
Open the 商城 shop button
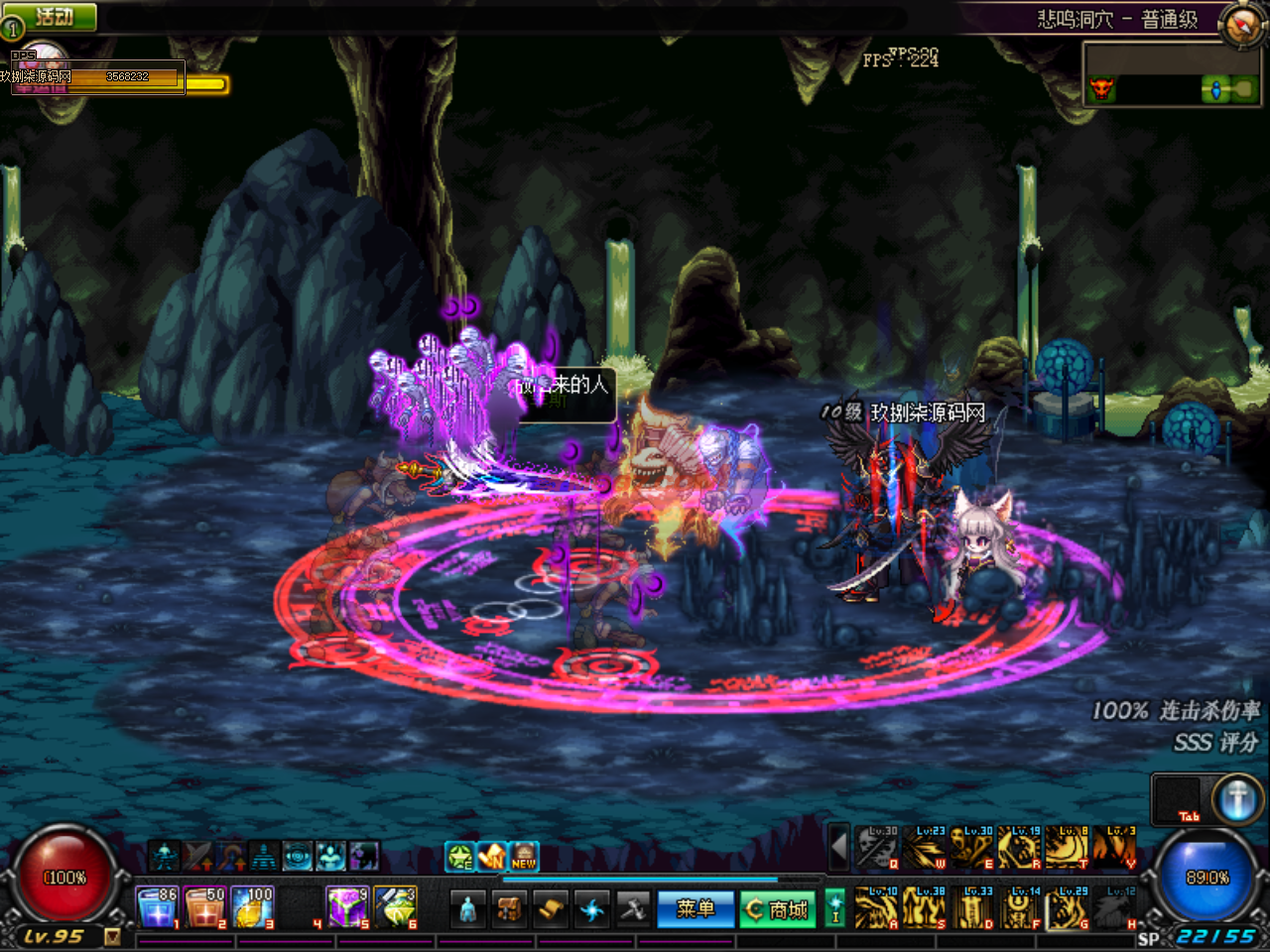778,908
